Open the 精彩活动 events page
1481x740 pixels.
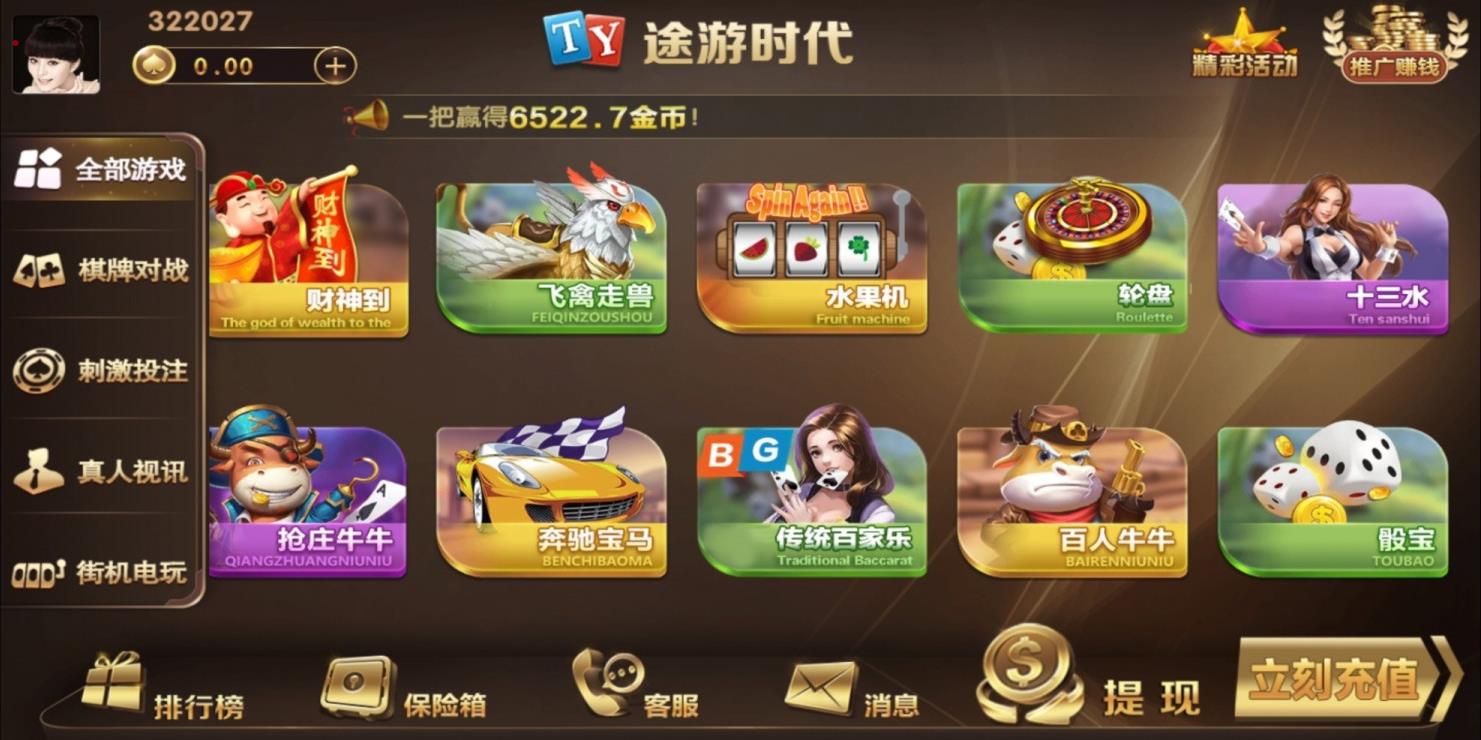point(1242,45)
